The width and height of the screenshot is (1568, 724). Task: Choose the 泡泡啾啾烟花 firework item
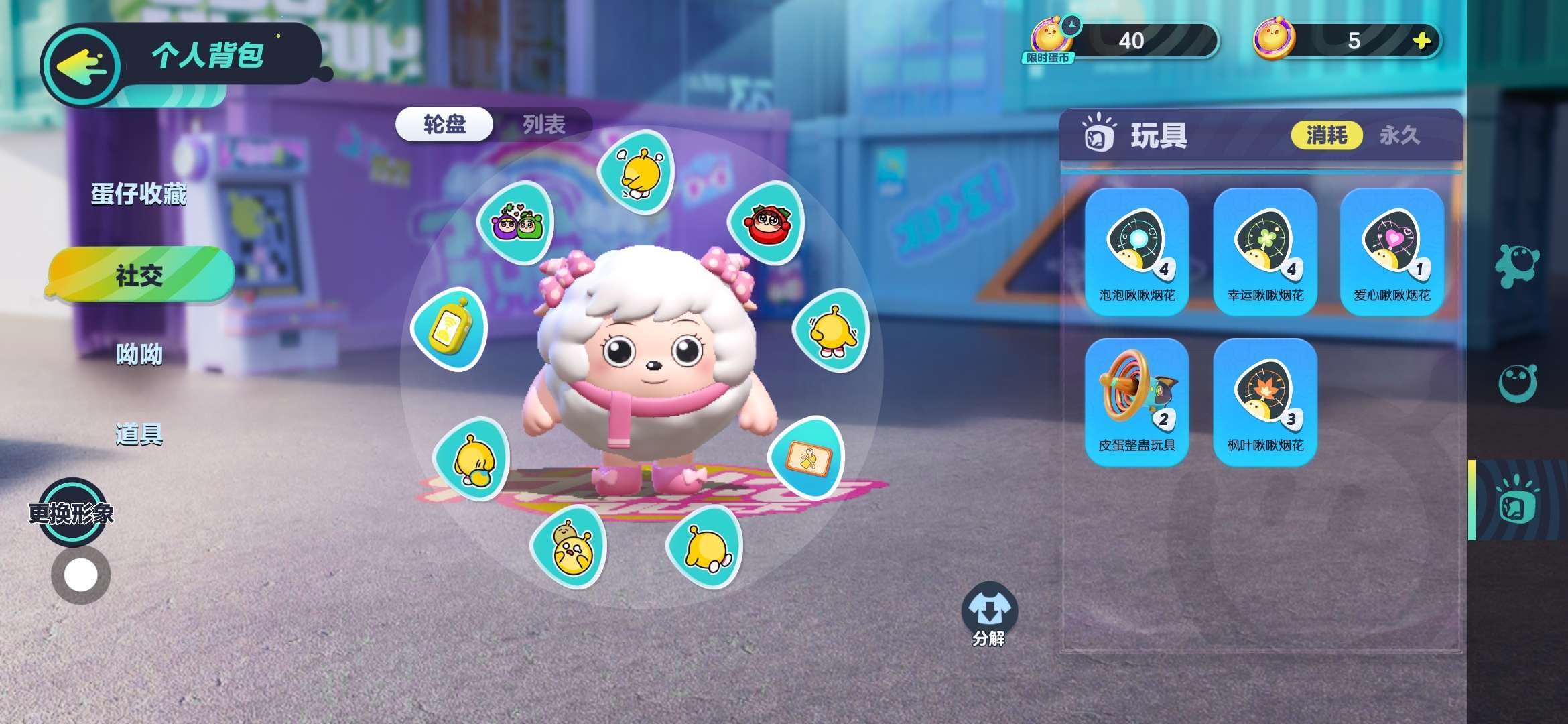pyautogui.click(x=1136, y=251)
